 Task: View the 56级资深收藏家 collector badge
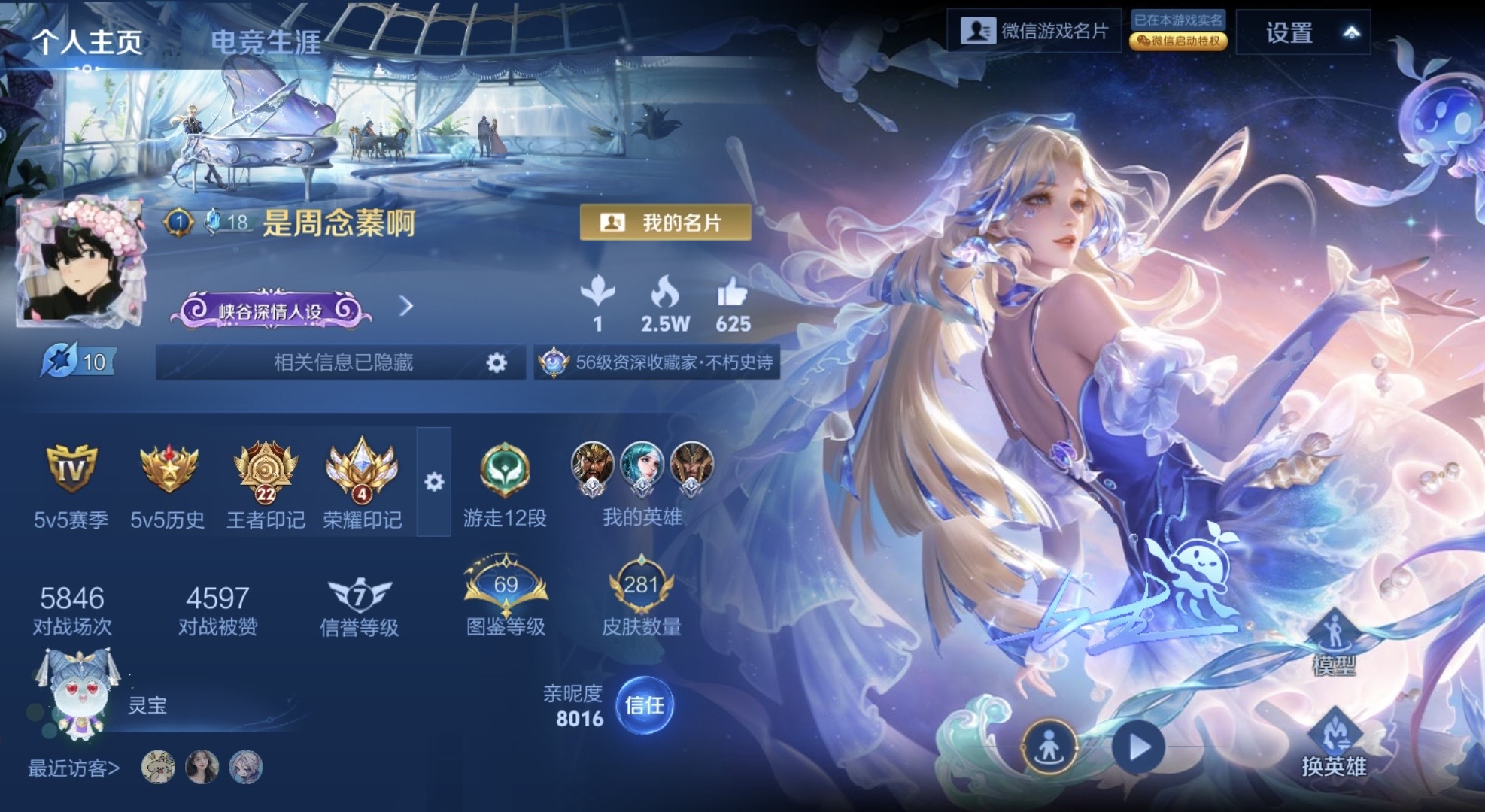pyautogui.click(x=657, y=363)
